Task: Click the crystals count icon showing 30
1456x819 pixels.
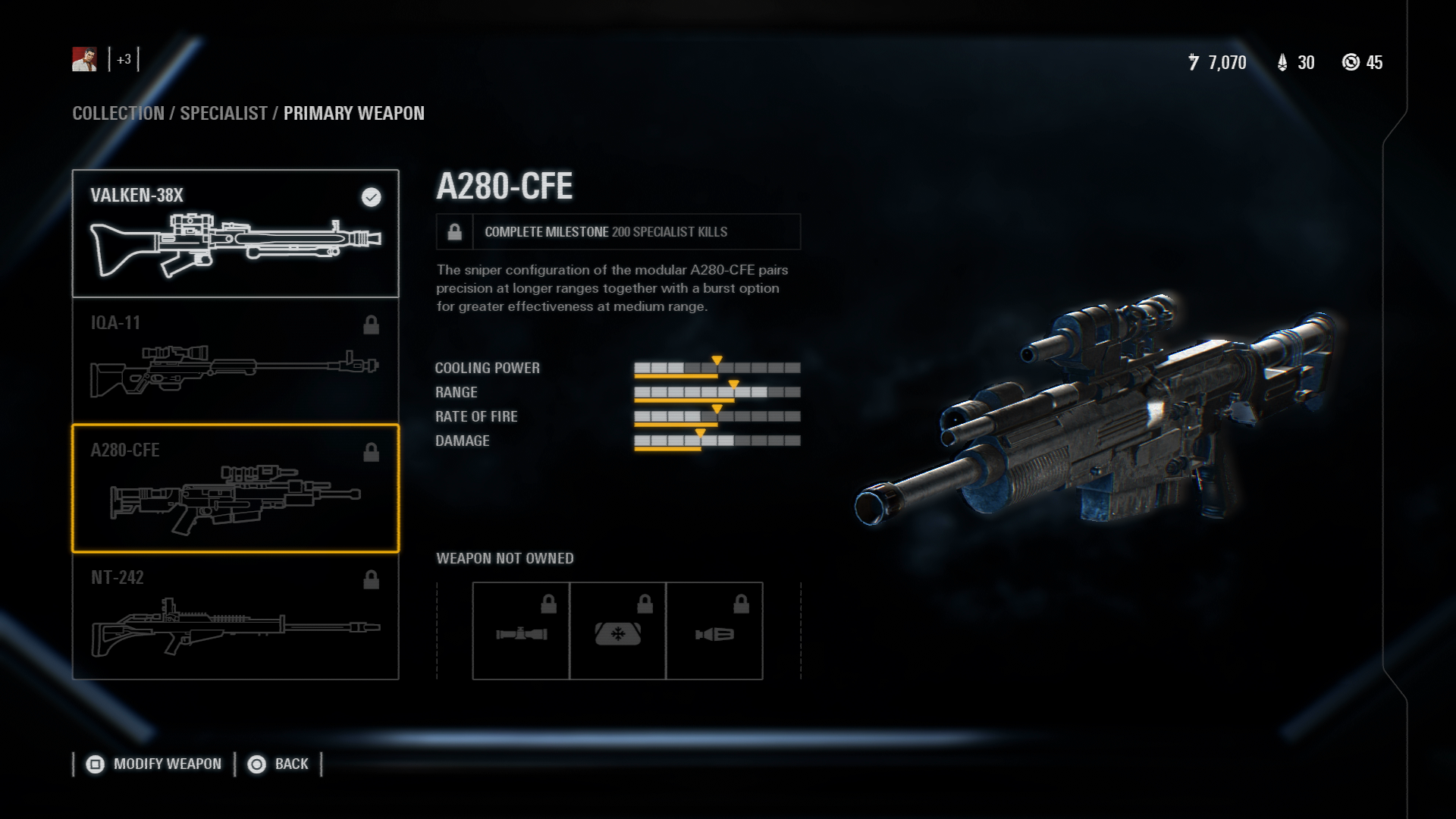Action: (1283, 64)
